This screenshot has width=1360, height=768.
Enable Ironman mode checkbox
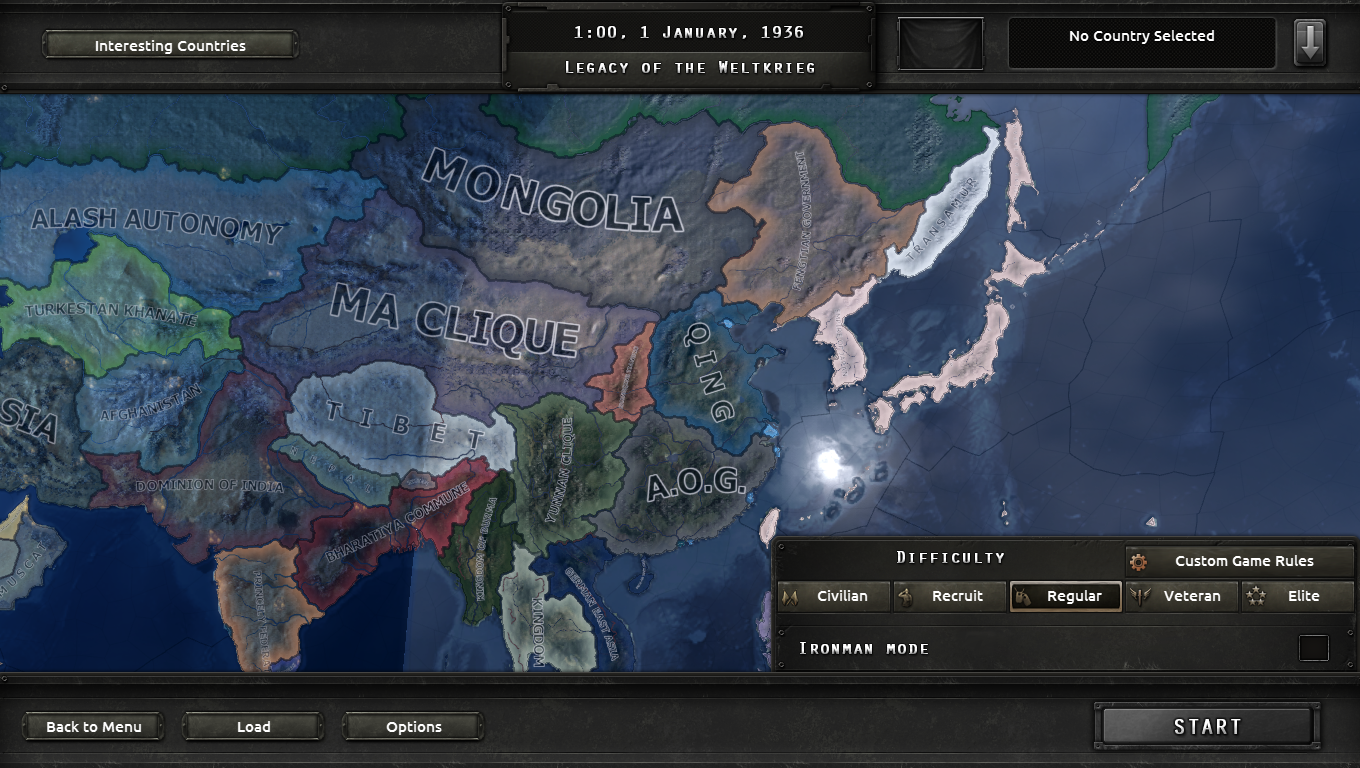[x=1316, y=648]
